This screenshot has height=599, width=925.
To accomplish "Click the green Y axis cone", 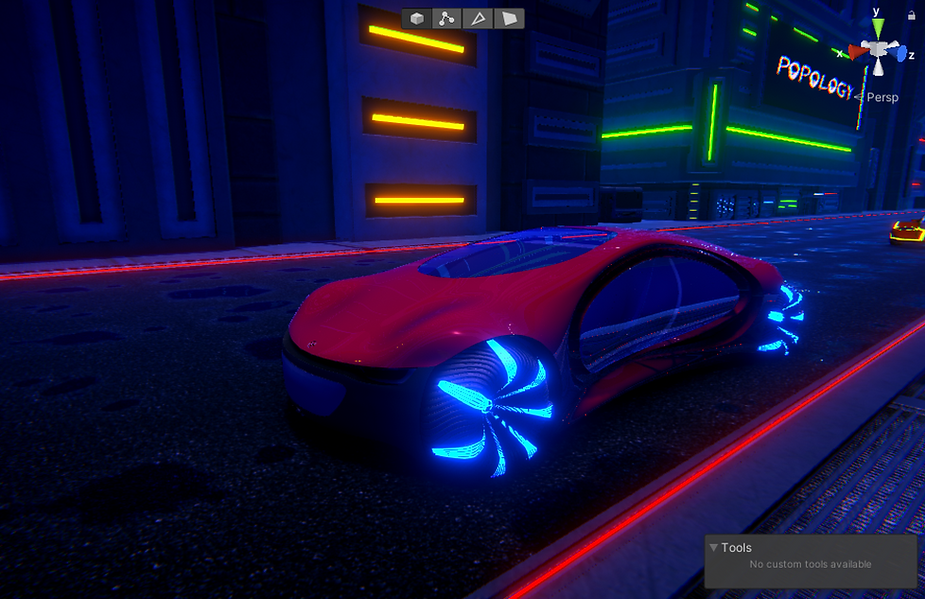I will tap(877, 27).
